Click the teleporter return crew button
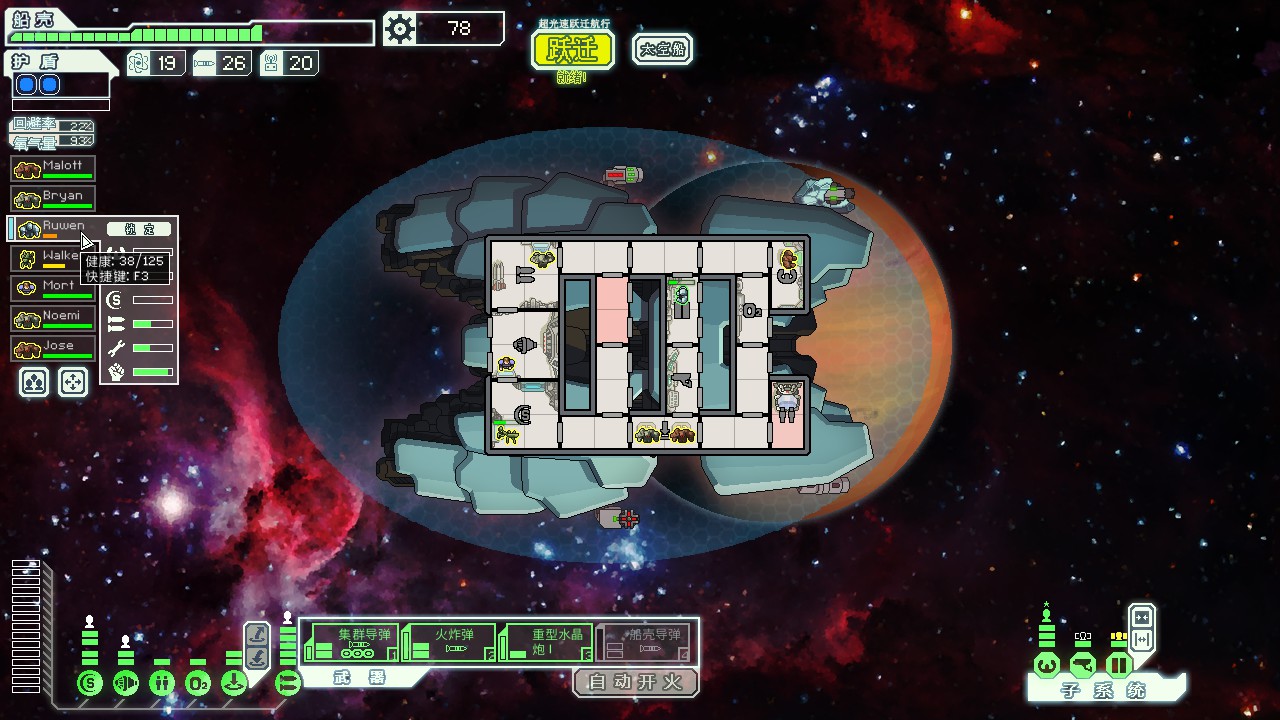This screenshot has width=1280, height=720. [x=257, y=656]
